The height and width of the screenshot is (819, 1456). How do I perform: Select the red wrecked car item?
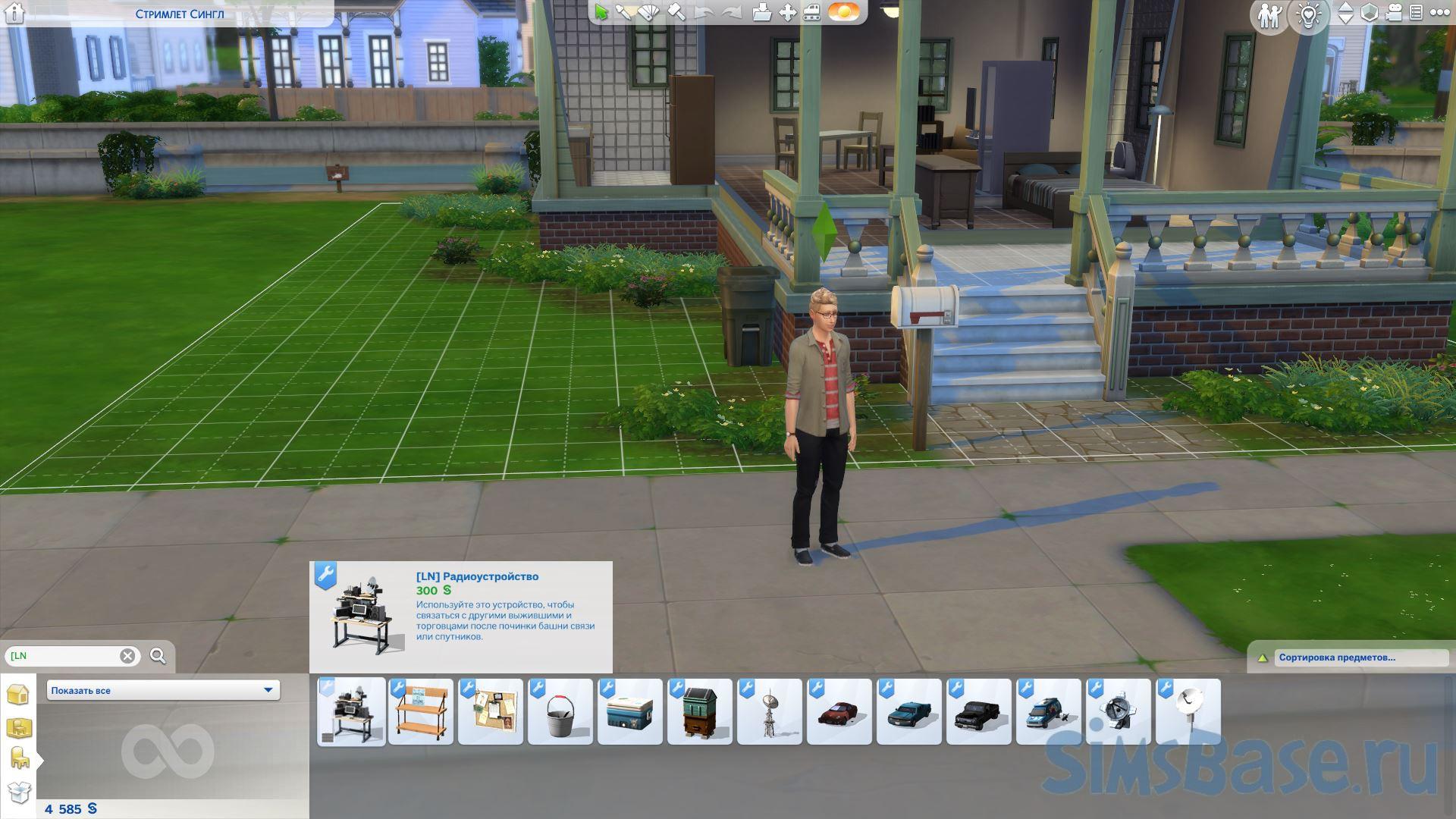(839, 712)
